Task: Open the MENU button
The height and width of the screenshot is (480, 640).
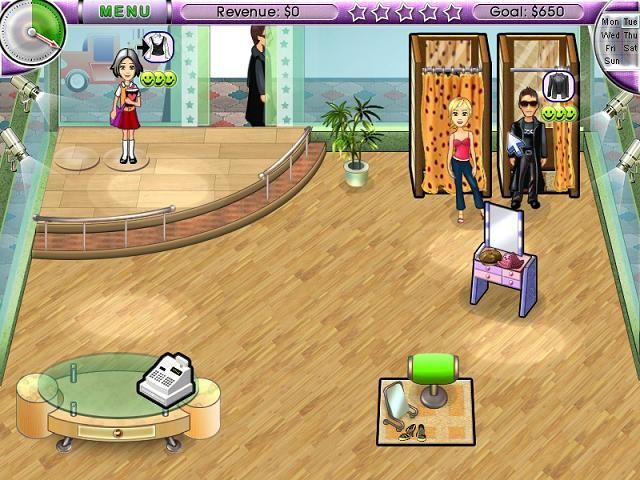Action: [123, 12]
